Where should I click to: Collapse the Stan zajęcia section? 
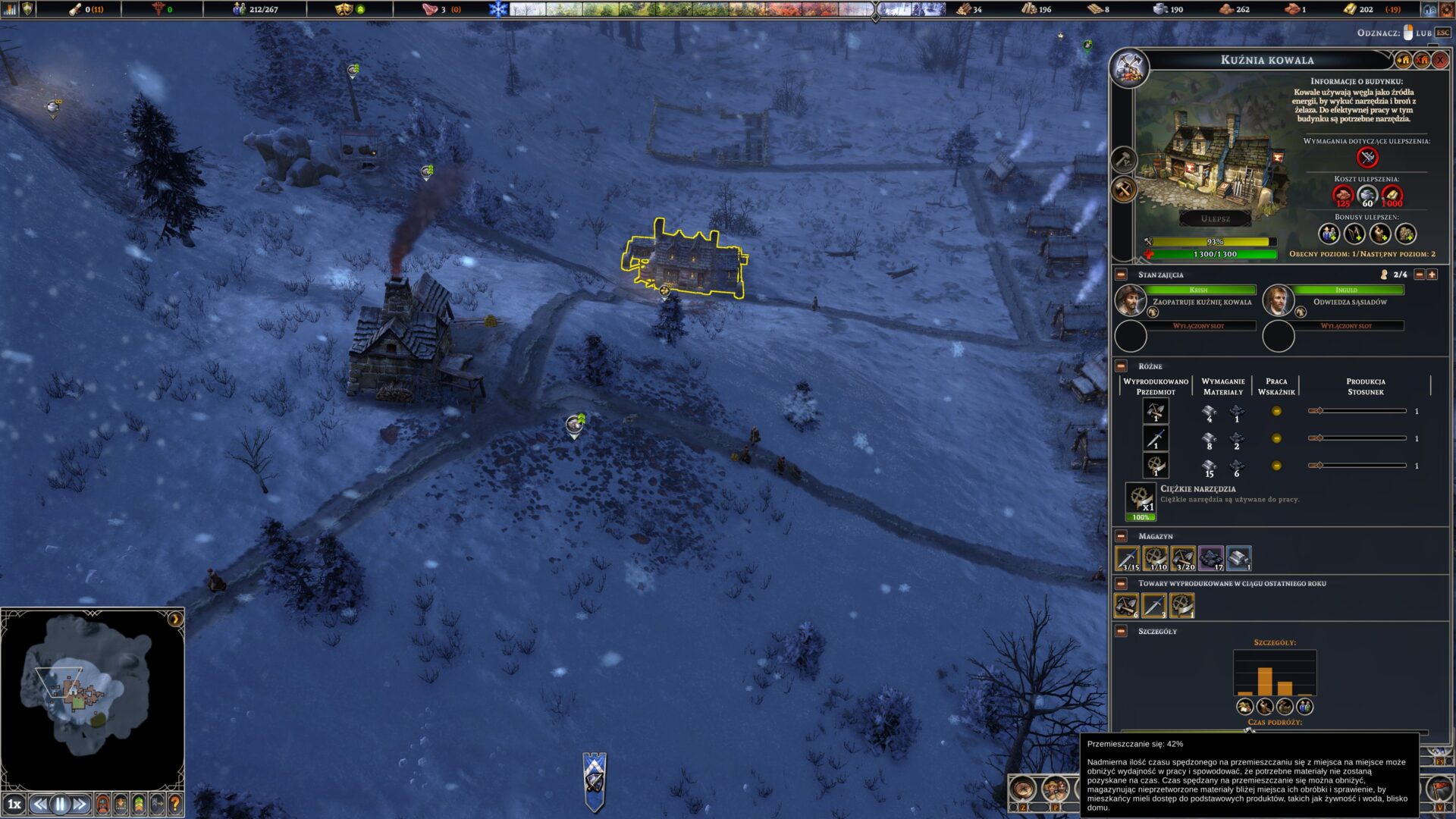(x=1121, y=275)
